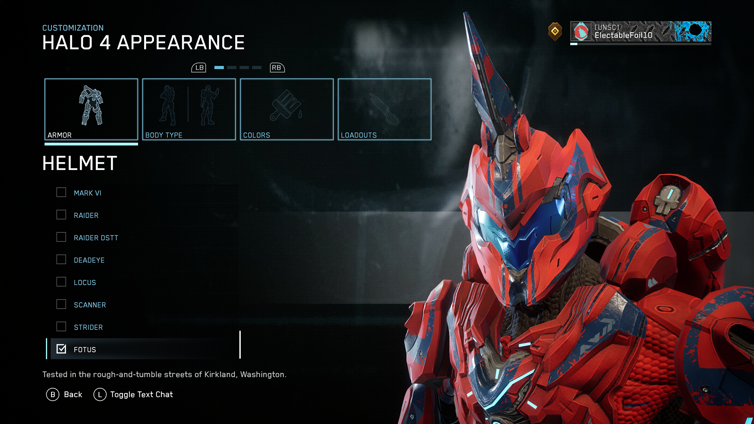Screen dimensions: 754x424
Task: Toggle Text Chat
Action: (x=134, y=395)
